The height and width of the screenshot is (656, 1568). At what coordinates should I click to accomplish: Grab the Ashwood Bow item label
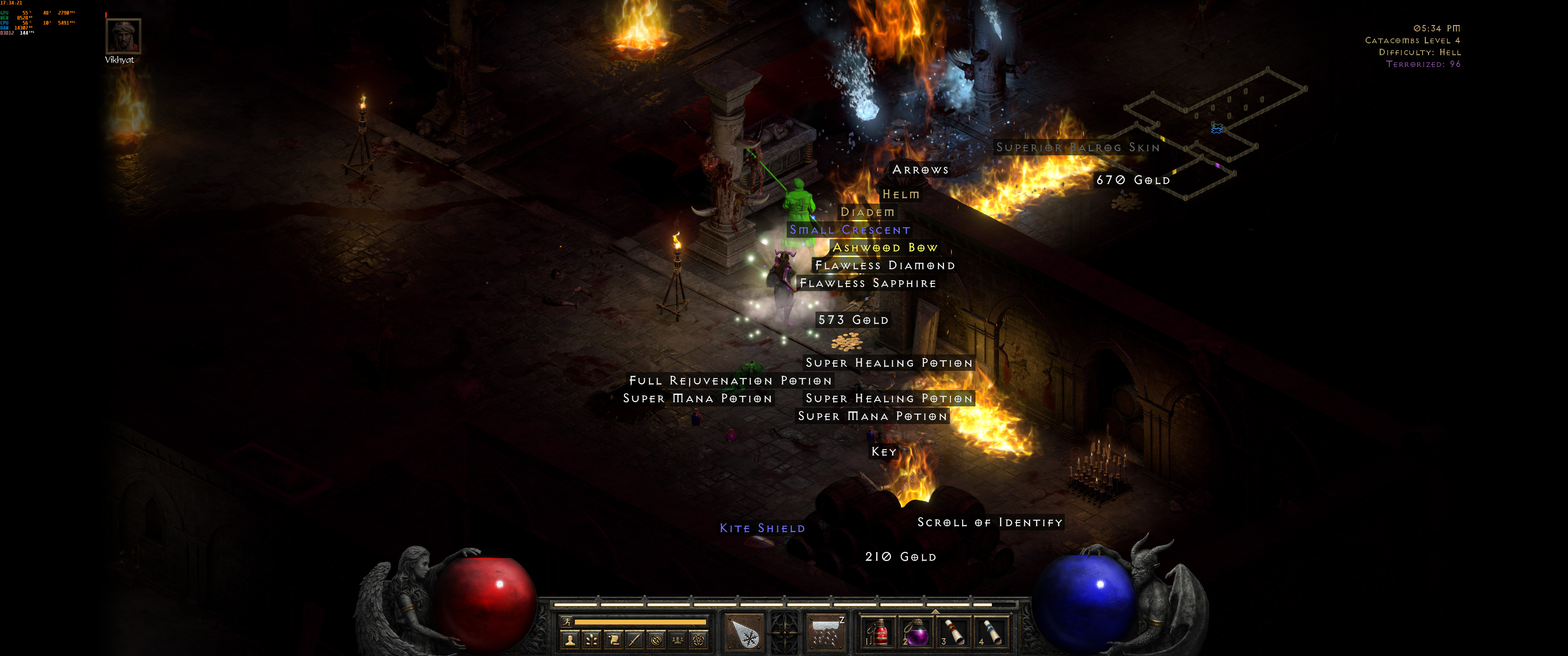click(884, 248)
